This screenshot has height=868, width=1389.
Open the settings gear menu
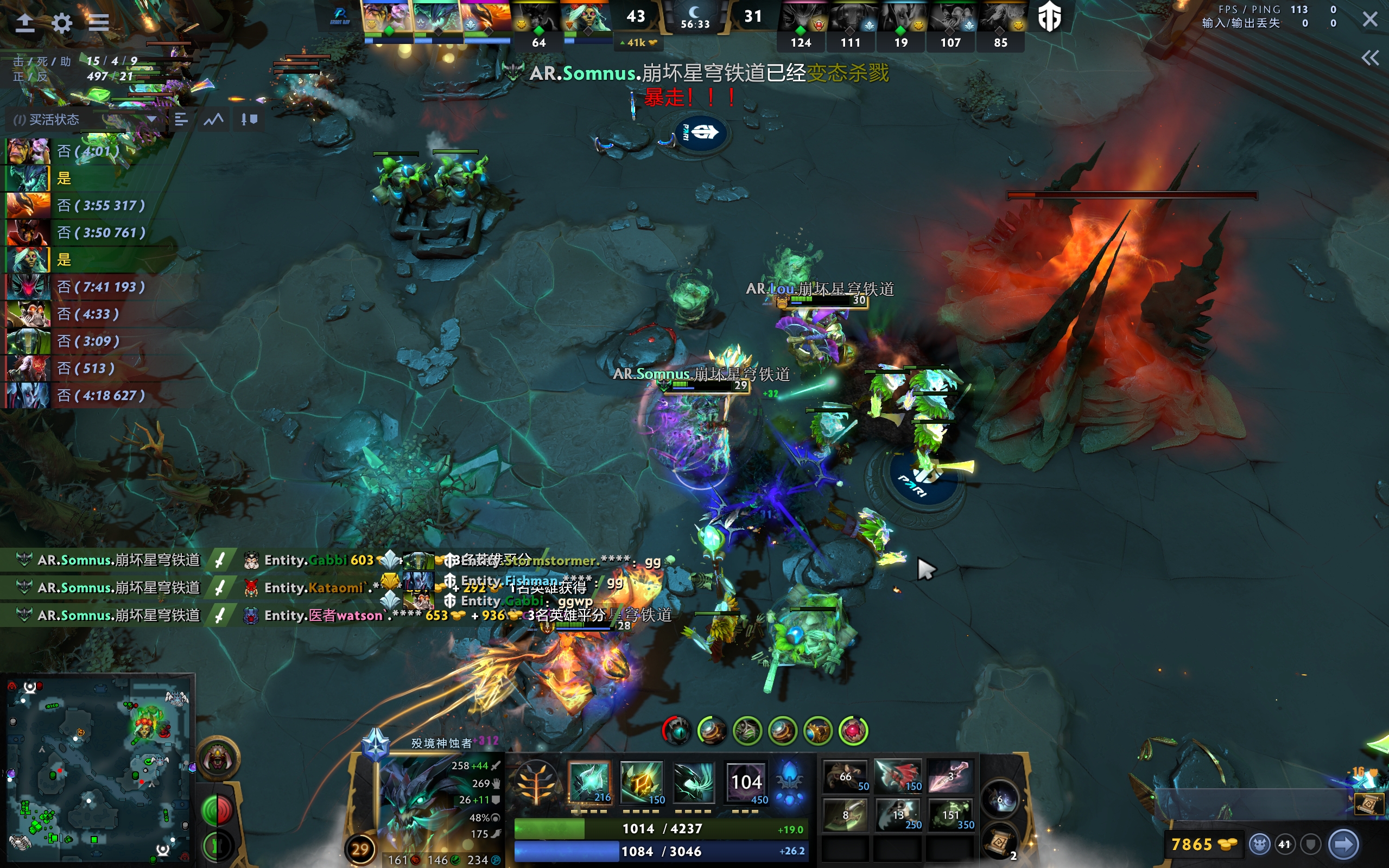click(x=61, y=23)
